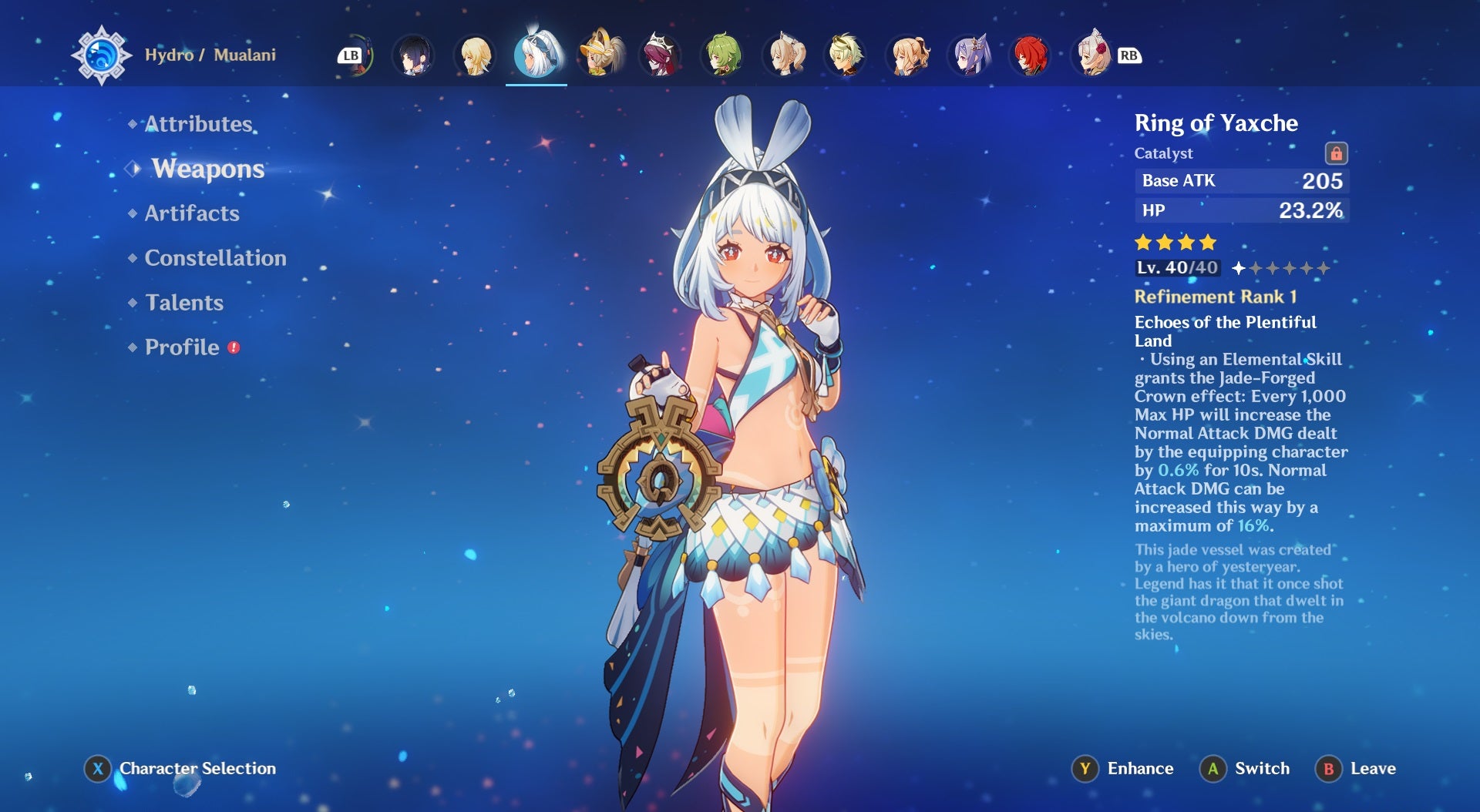Open the Constellation section
This screenshot has width=1480, height=812.
pyautogui.click(x=215, y=258)
